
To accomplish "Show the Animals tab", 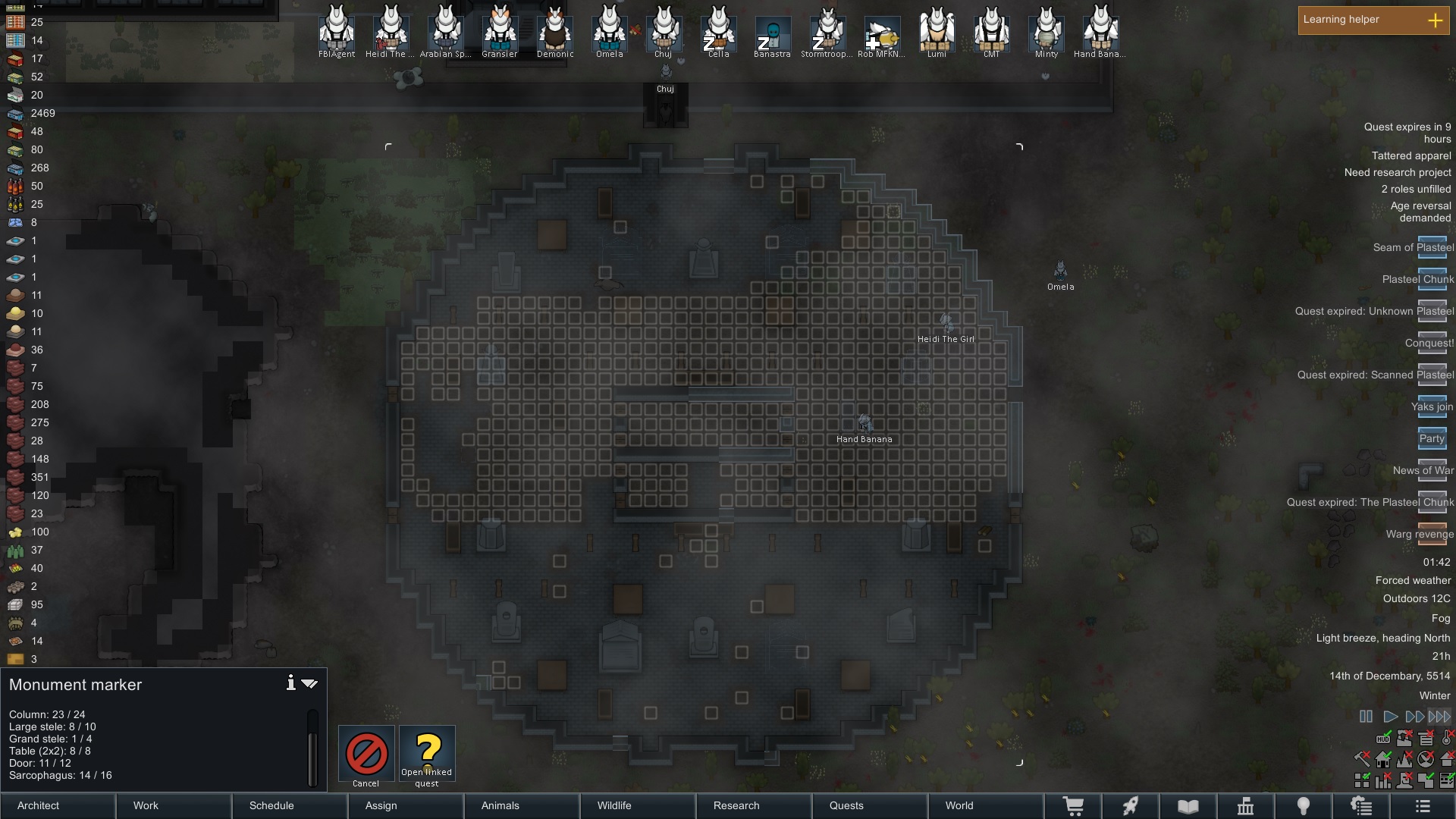I will click(x=522, y=806).
